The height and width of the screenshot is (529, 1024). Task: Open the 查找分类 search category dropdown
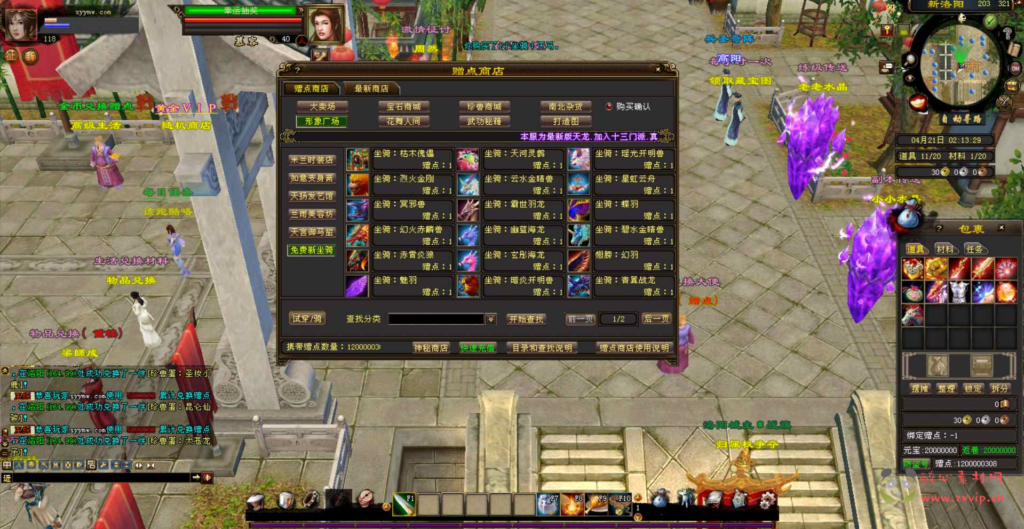tap(491, 319)
